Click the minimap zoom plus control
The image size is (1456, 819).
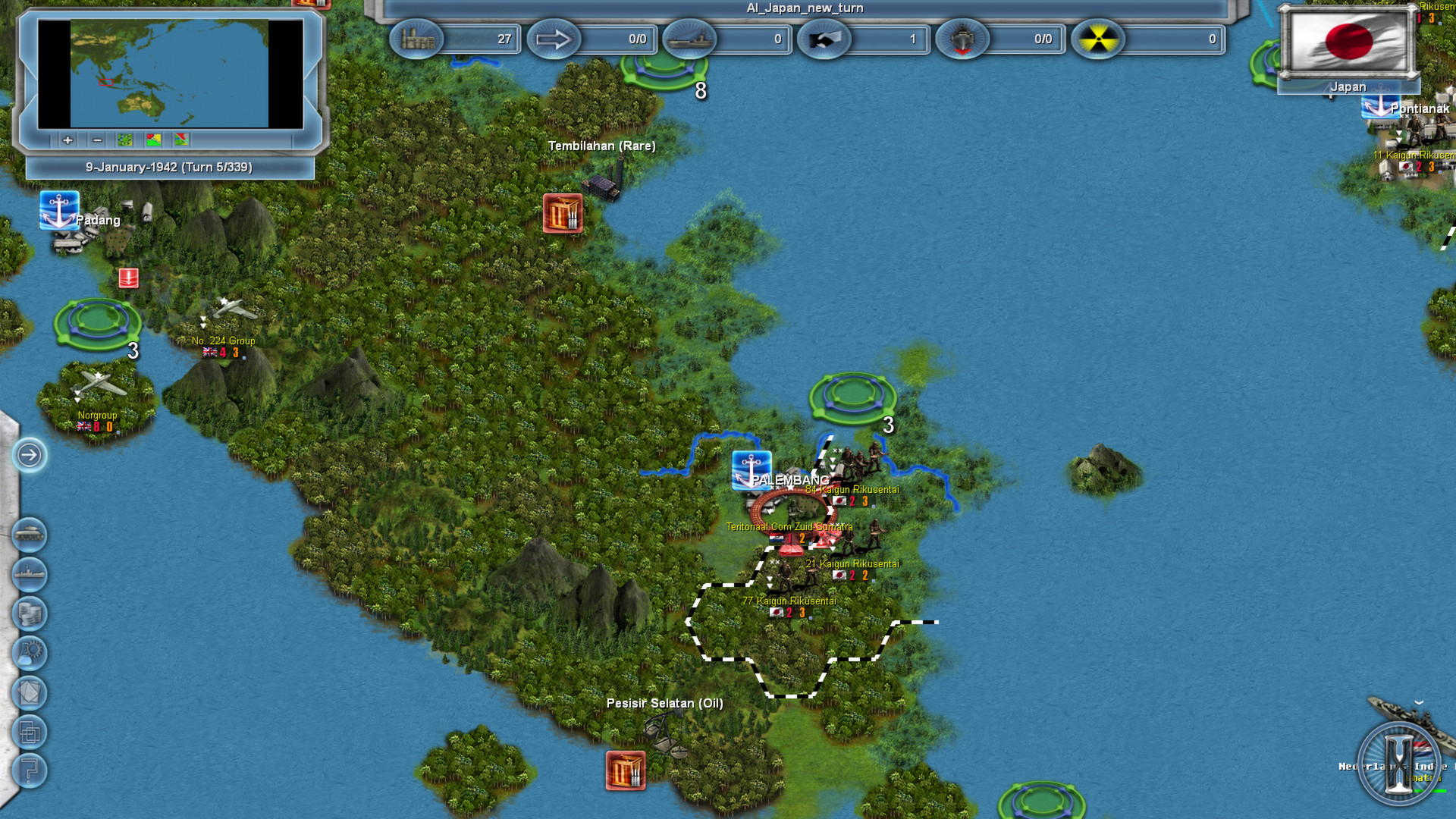point(67,140)
